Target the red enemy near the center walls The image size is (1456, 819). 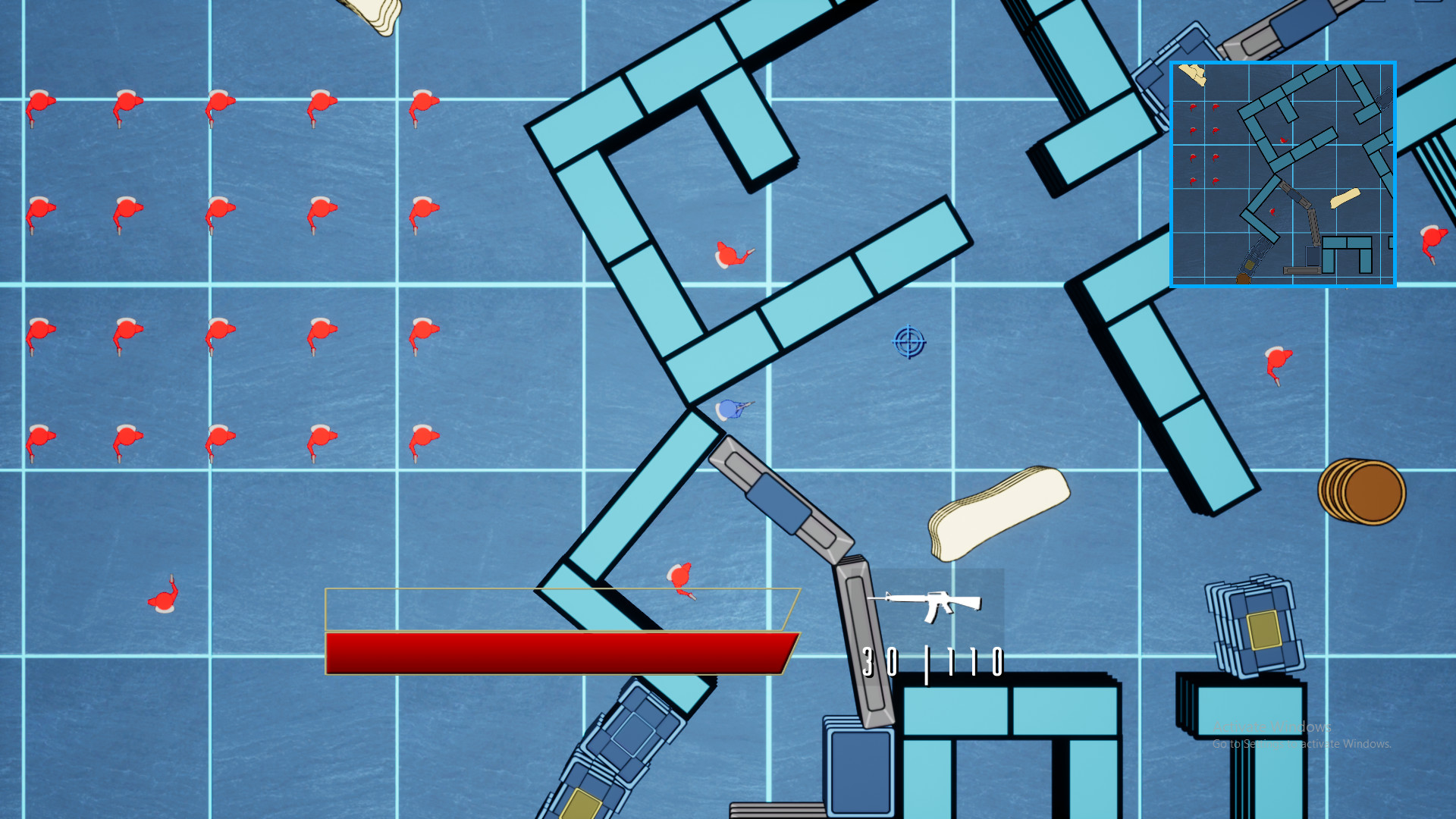(x=730, y=254)
